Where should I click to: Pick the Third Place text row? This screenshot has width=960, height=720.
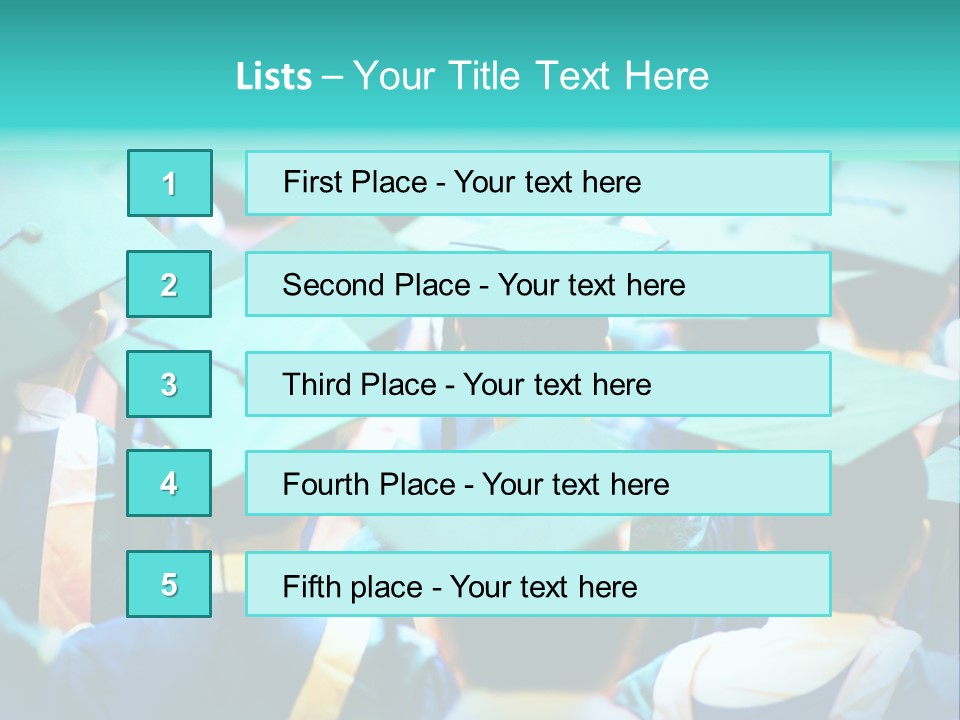[x=538, y=384]
